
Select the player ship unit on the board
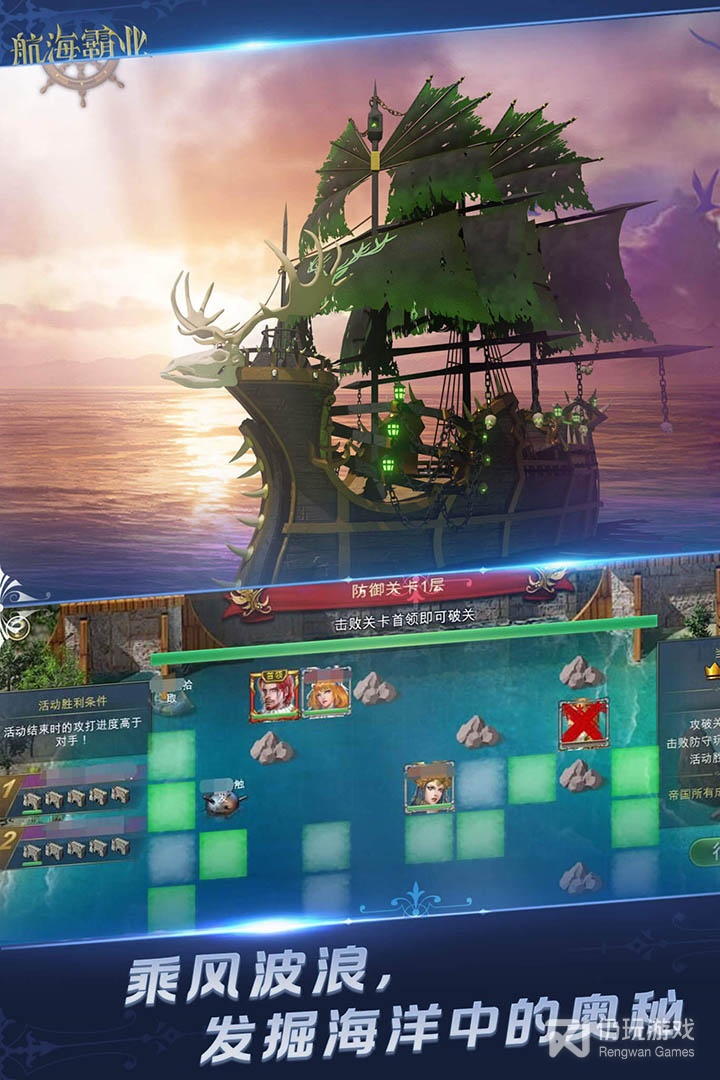[223, 802]
